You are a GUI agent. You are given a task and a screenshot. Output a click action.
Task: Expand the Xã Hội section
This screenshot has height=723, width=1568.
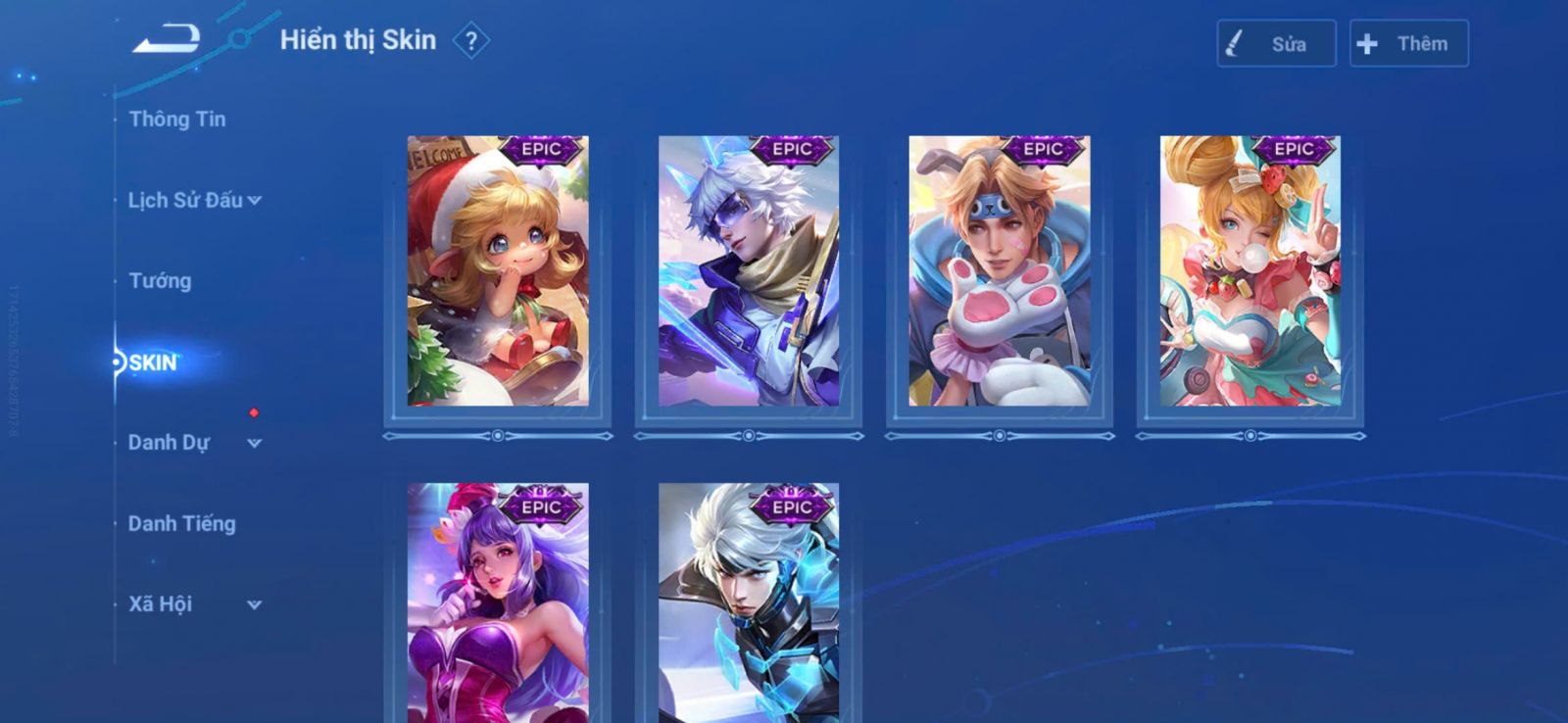point(194,604)
